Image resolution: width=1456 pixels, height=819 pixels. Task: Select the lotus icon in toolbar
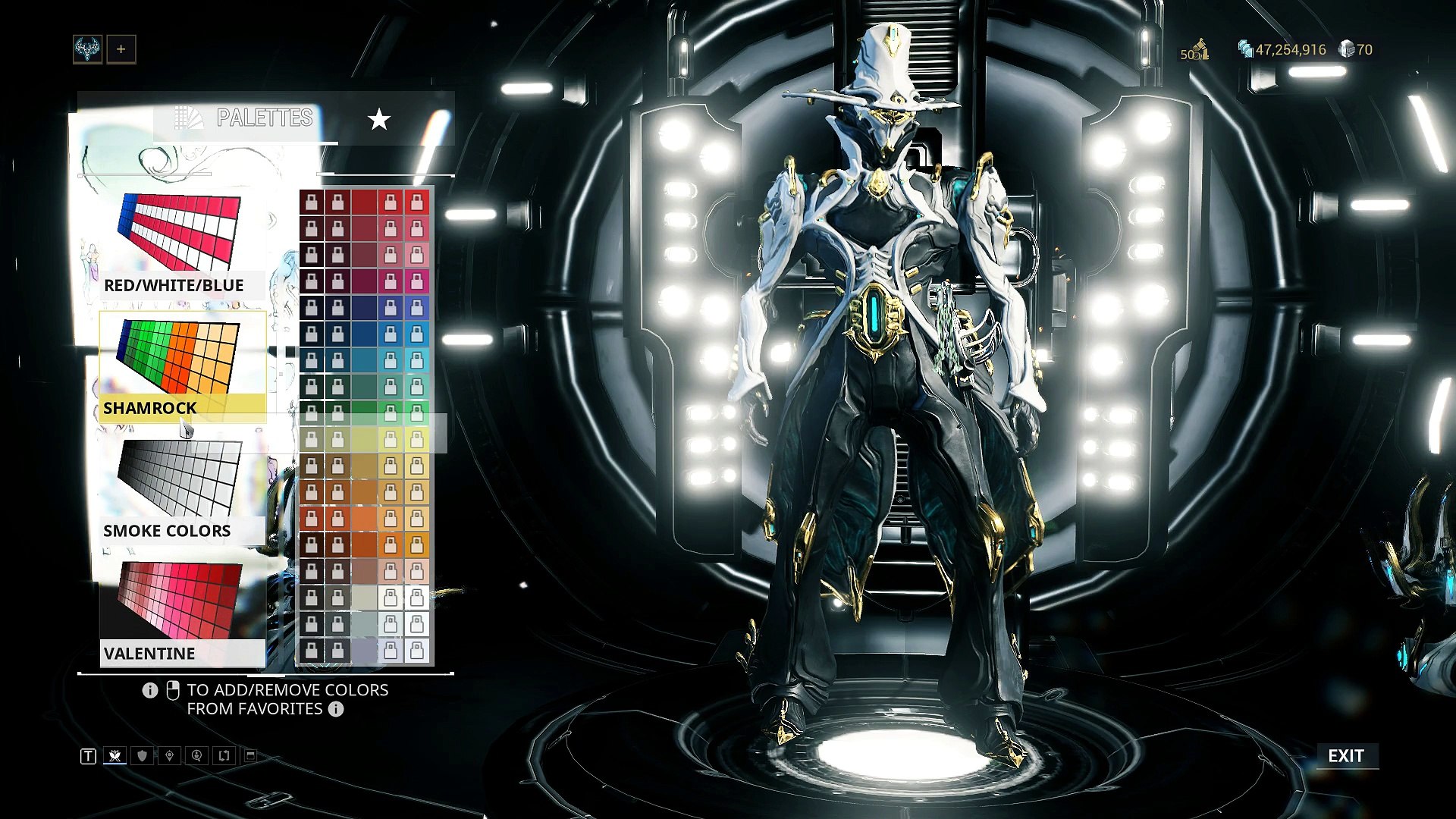(x=115, y=756)
